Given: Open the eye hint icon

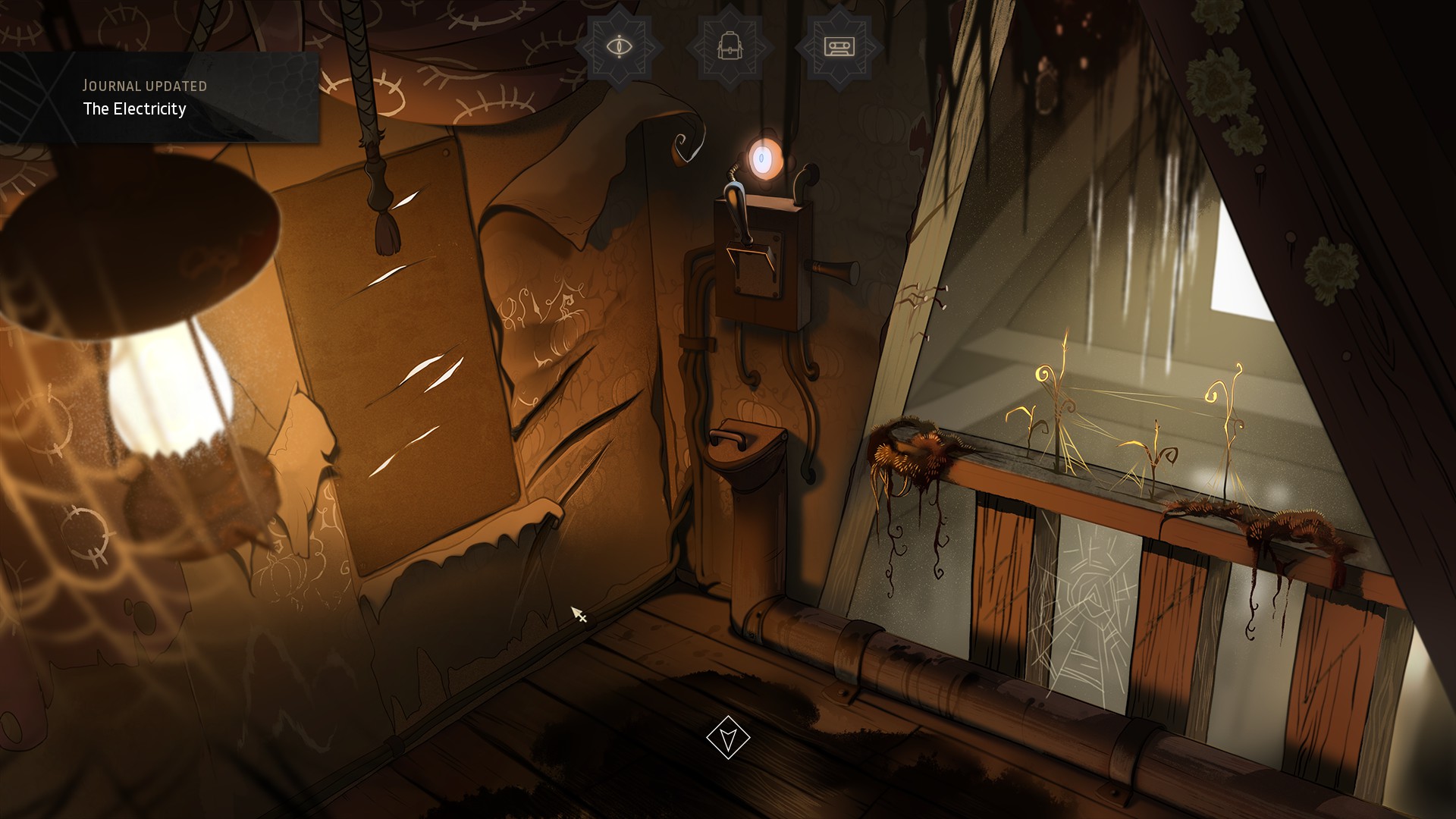Looking at the screenshot, I should tap(620, 47).
